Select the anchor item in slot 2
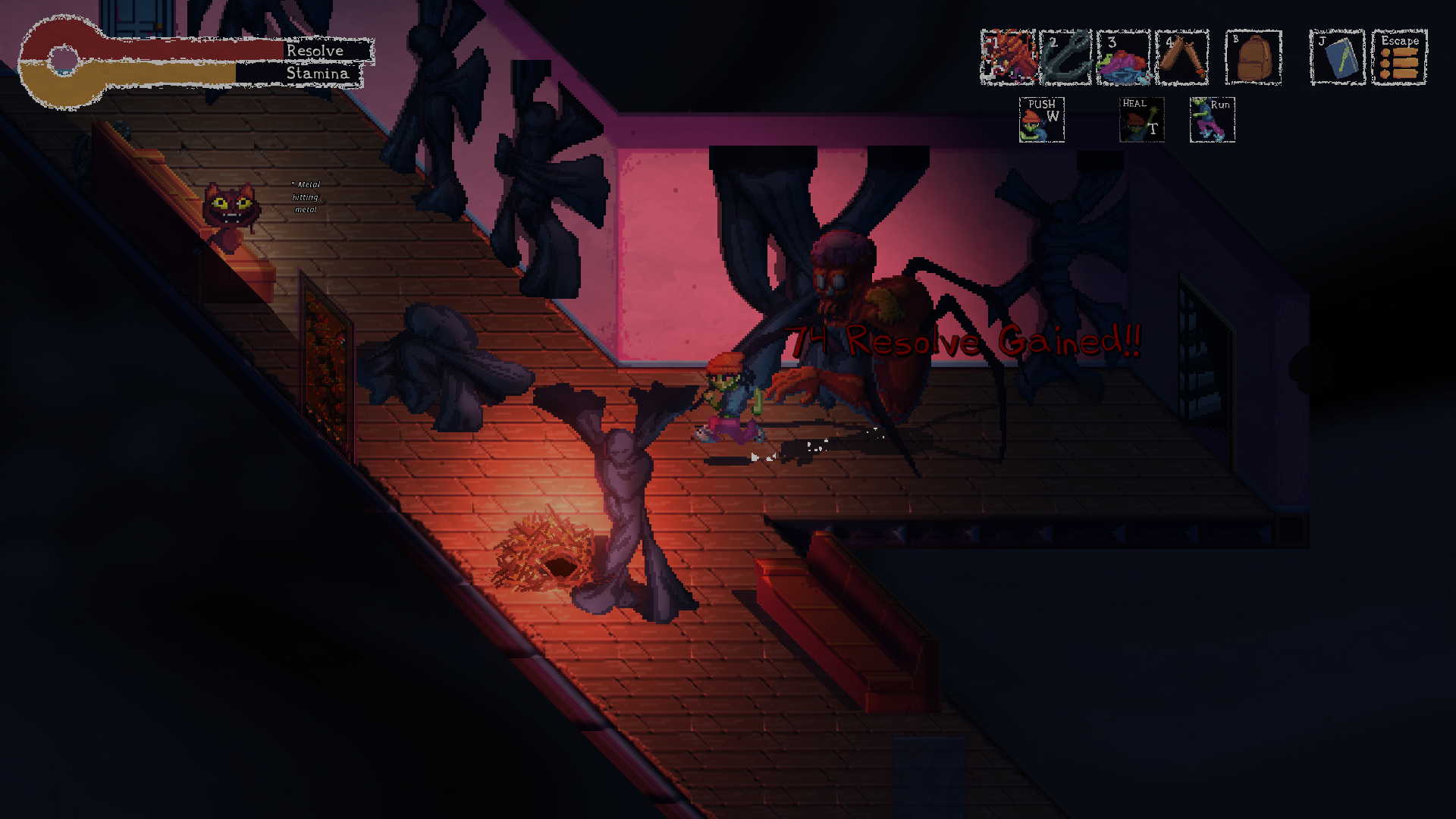 pos(1065,57)
